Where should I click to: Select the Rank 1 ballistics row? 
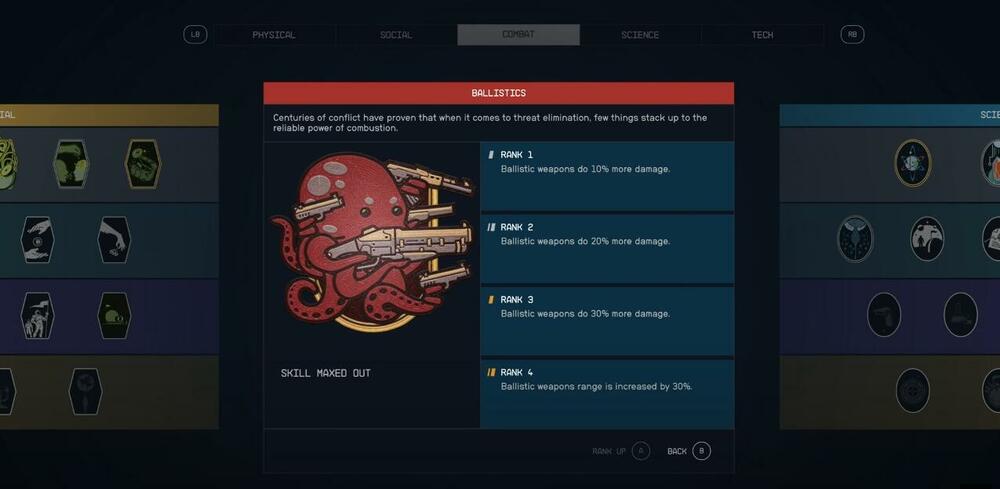(607, 176)
